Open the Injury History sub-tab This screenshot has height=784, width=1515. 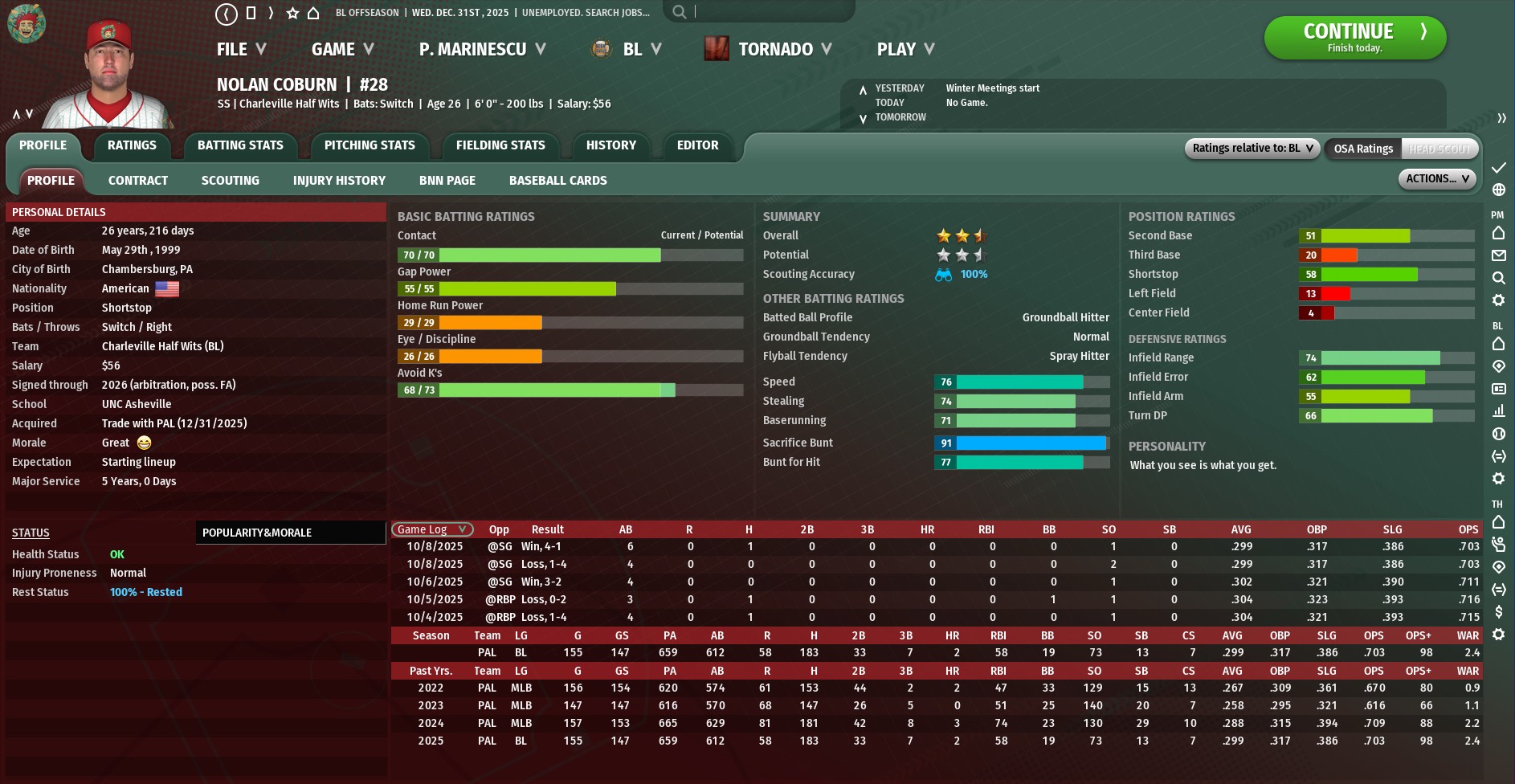pos(339,181)
